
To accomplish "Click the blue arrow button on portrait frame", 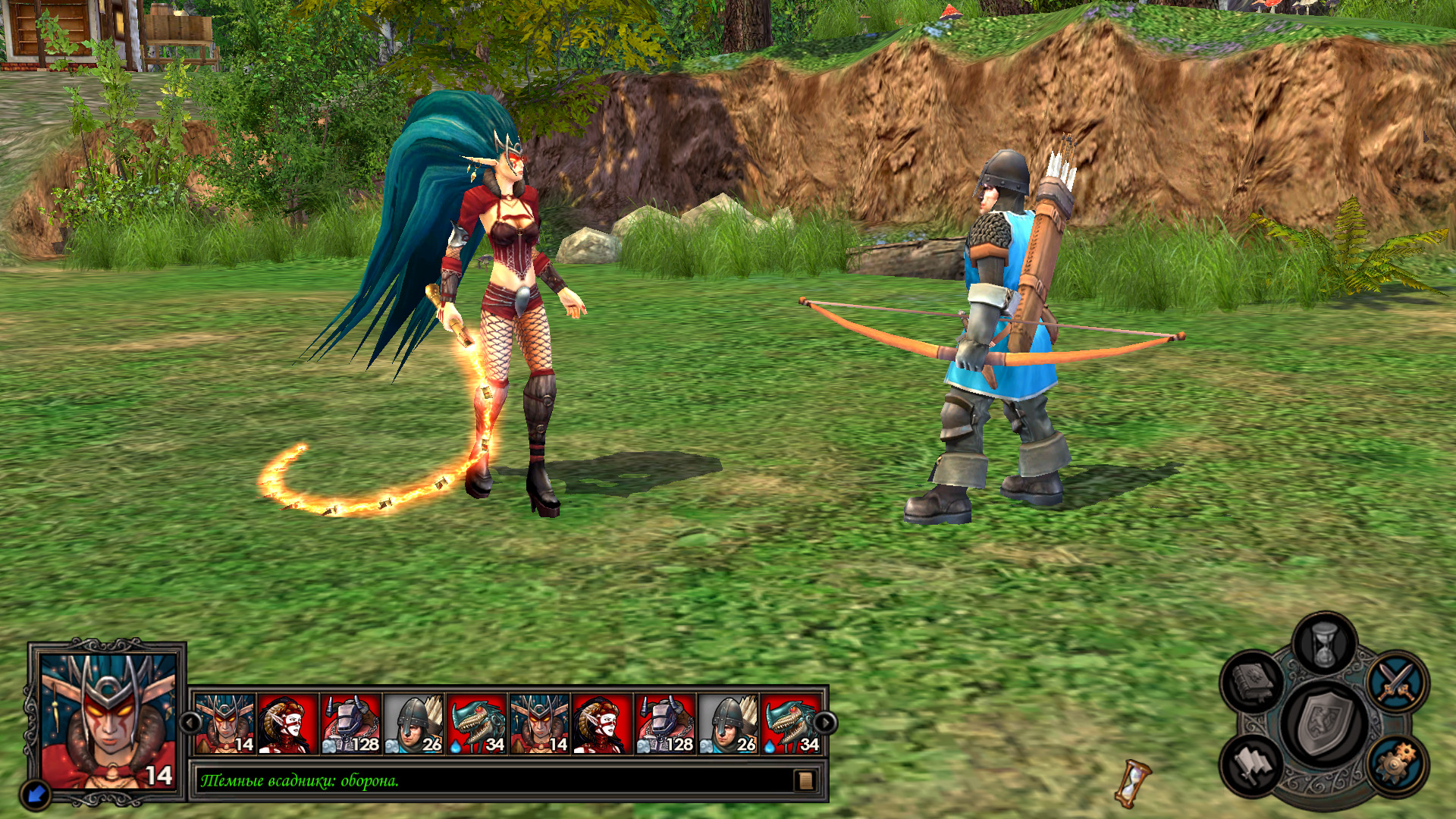I will (x=36, y=794).
